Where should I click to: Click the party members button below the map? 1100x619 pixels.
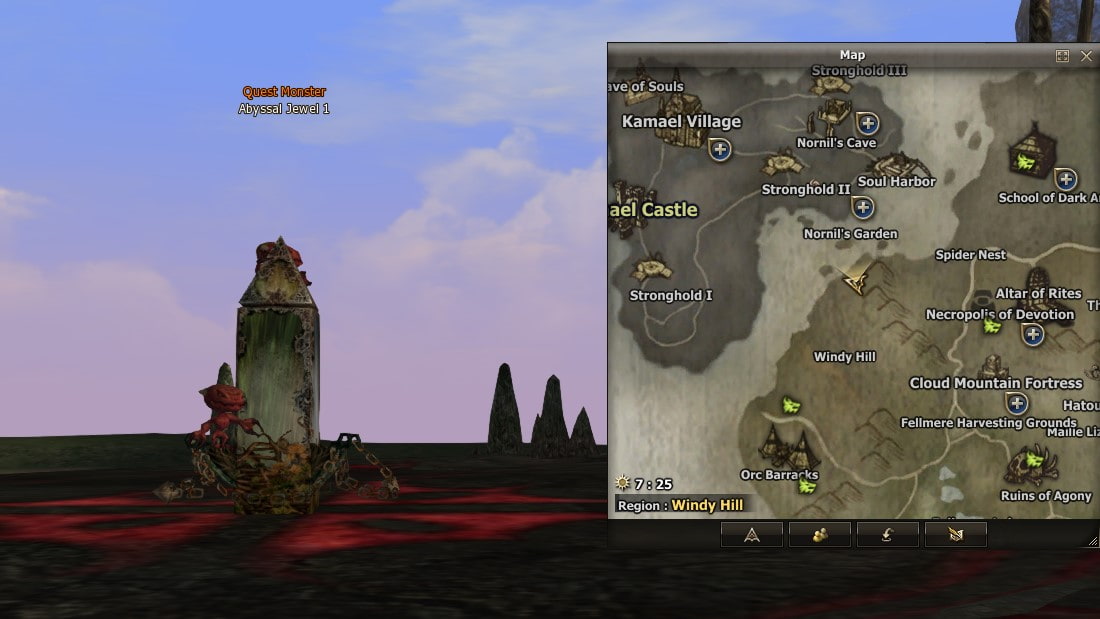tap(820, 535)
